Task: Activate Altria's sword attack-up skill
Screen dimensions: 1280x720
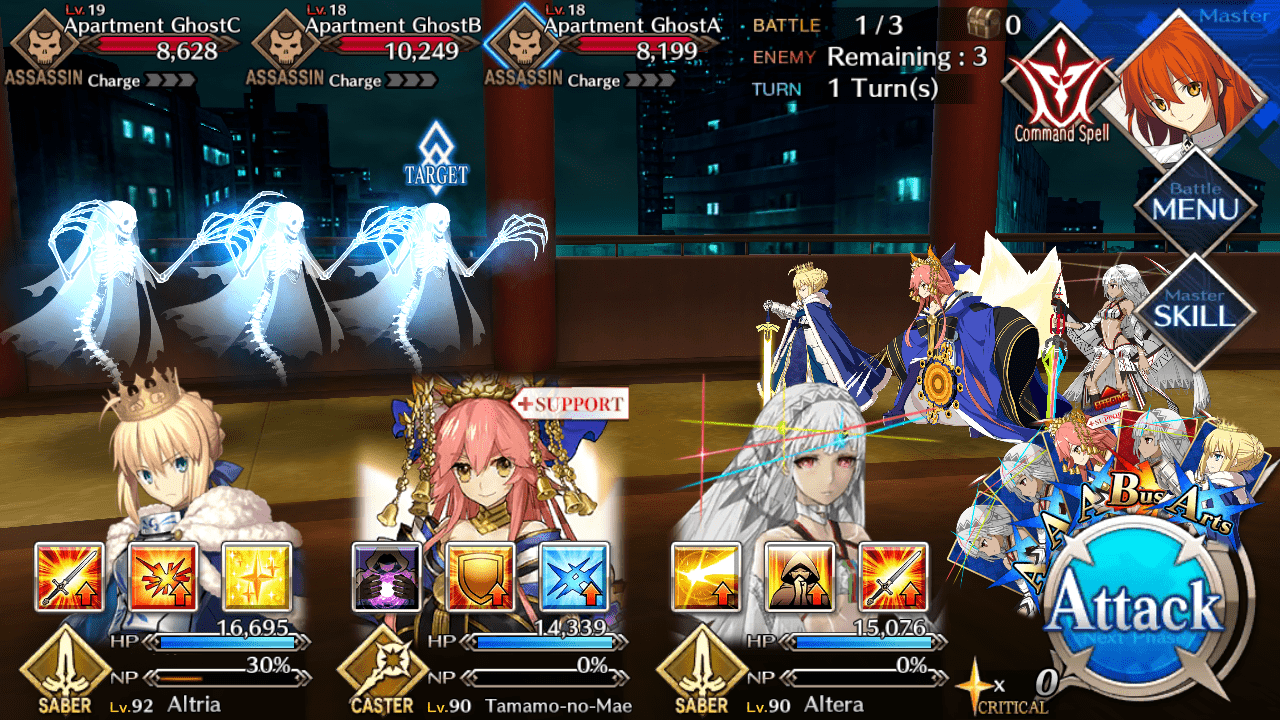Action: tap(70, 577)
